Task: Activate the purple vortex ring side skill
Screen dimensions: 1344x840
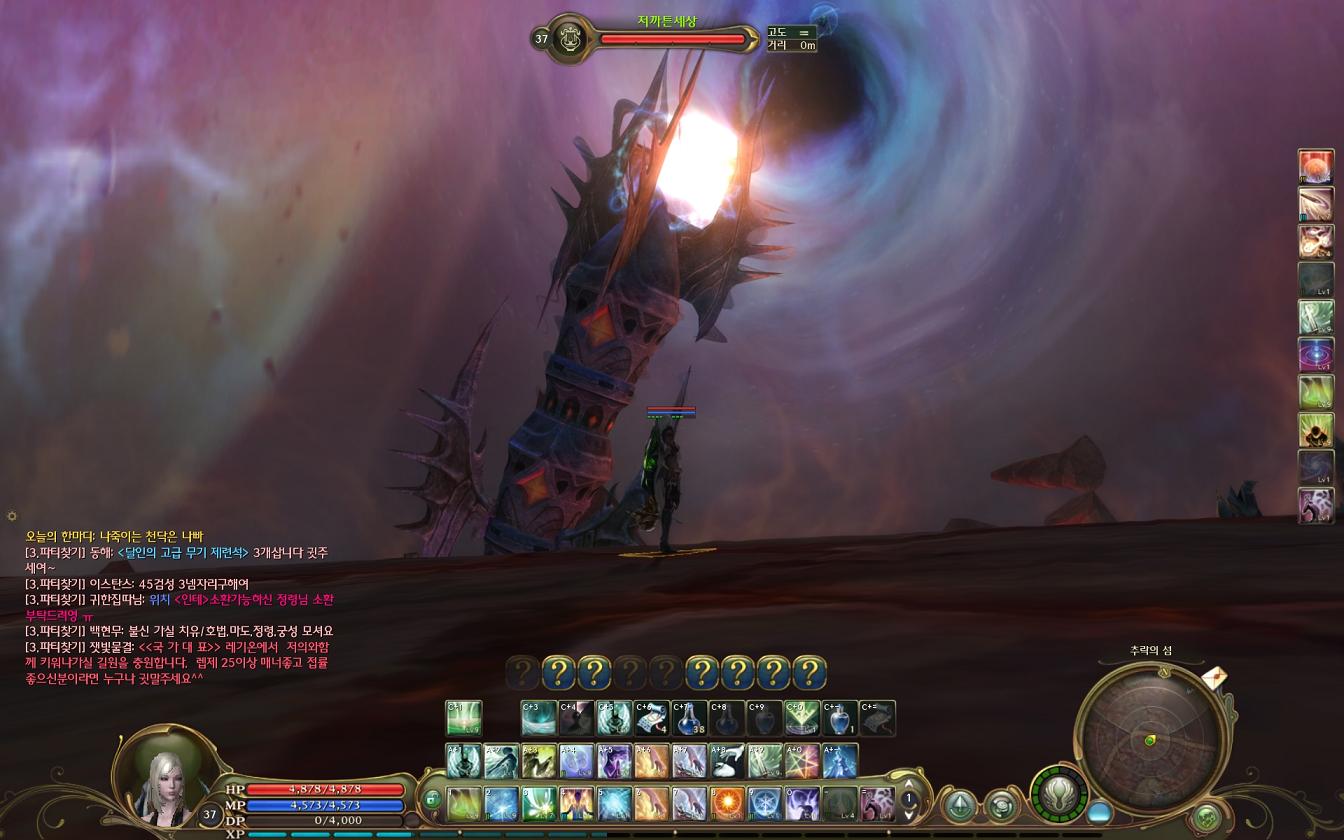Action: (x=1315, y=355)
